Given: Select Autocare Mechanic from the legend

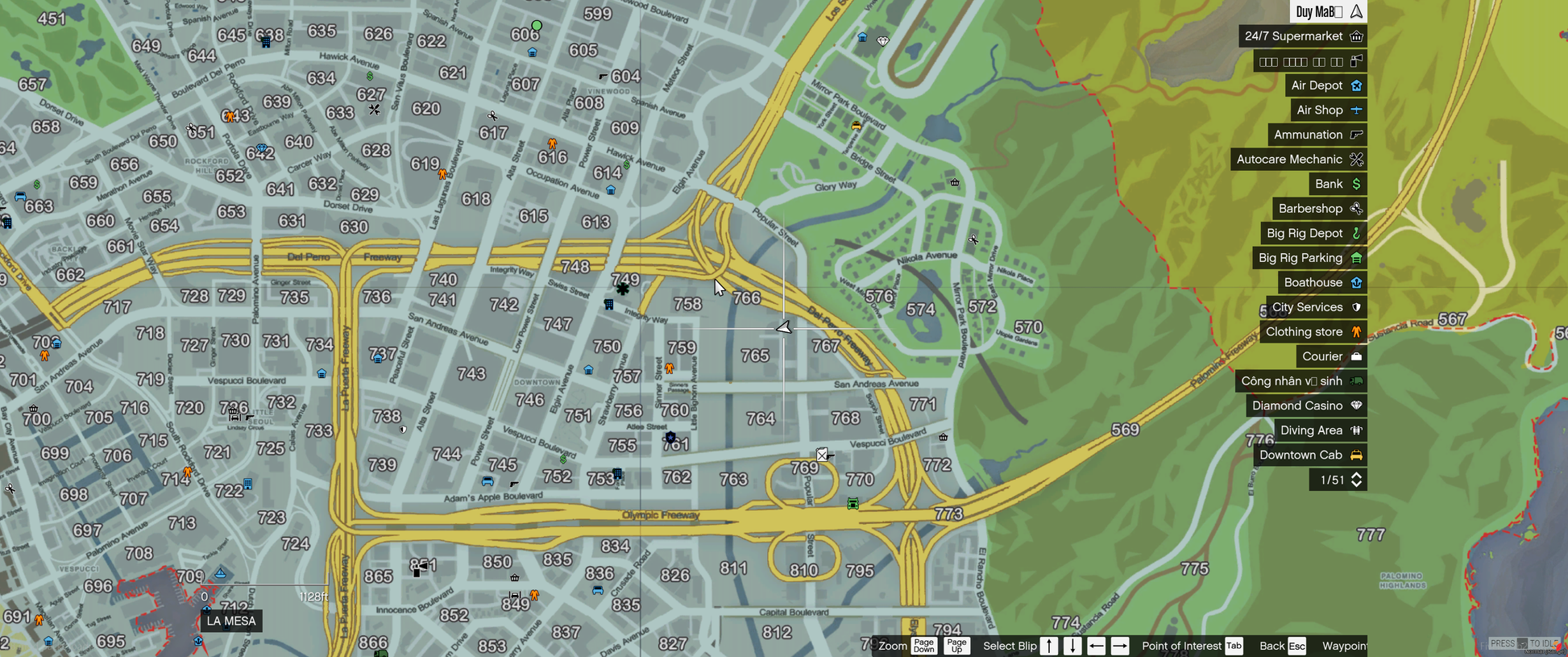Looking at the screenshot, I should tap(1298, 160).
